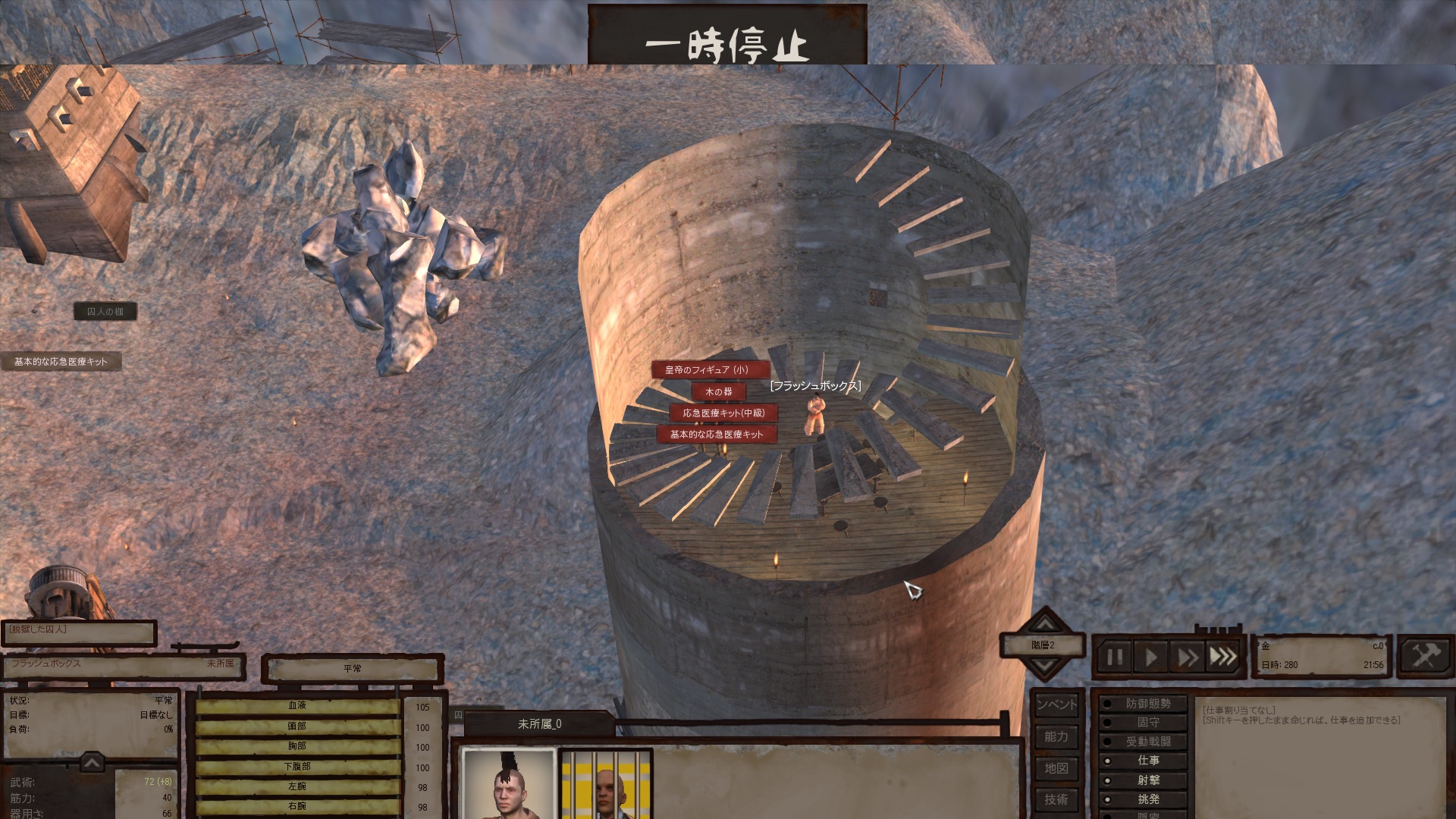The width and height of the screenshot is (1456, 819).
Task: Switch to the 未所属_0 squad tab
Action: (x=539, y=724)
